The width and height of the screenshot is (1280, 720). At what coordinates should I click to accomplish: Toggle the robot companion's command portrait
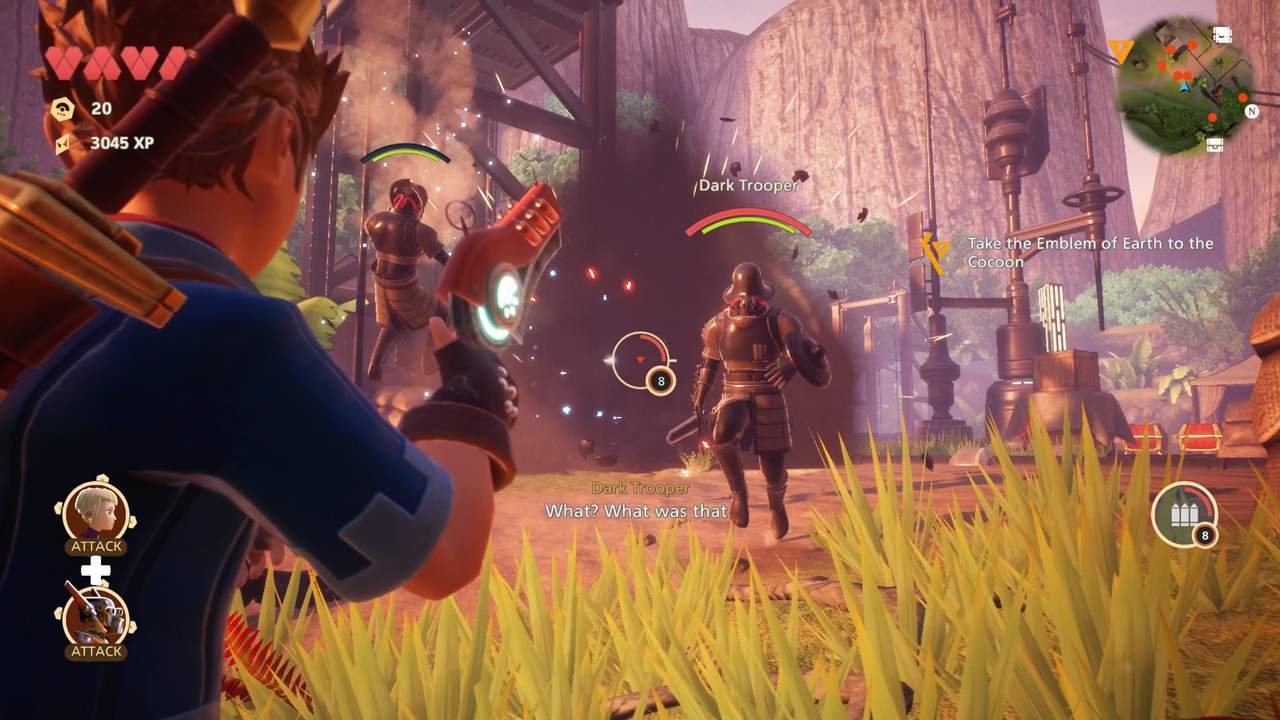click(96, 617)
